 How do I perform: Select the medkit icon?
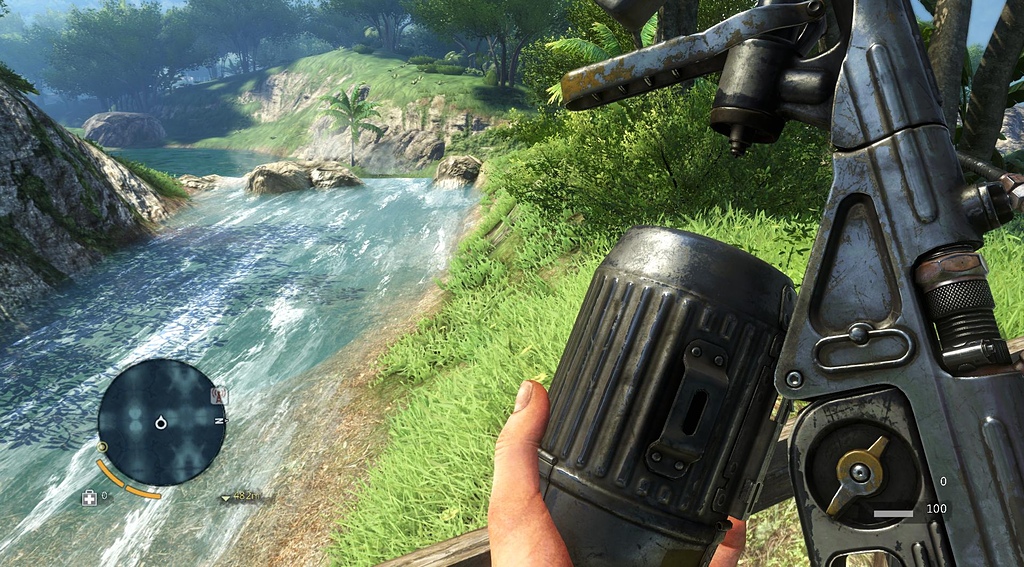(x=89, y=497)
